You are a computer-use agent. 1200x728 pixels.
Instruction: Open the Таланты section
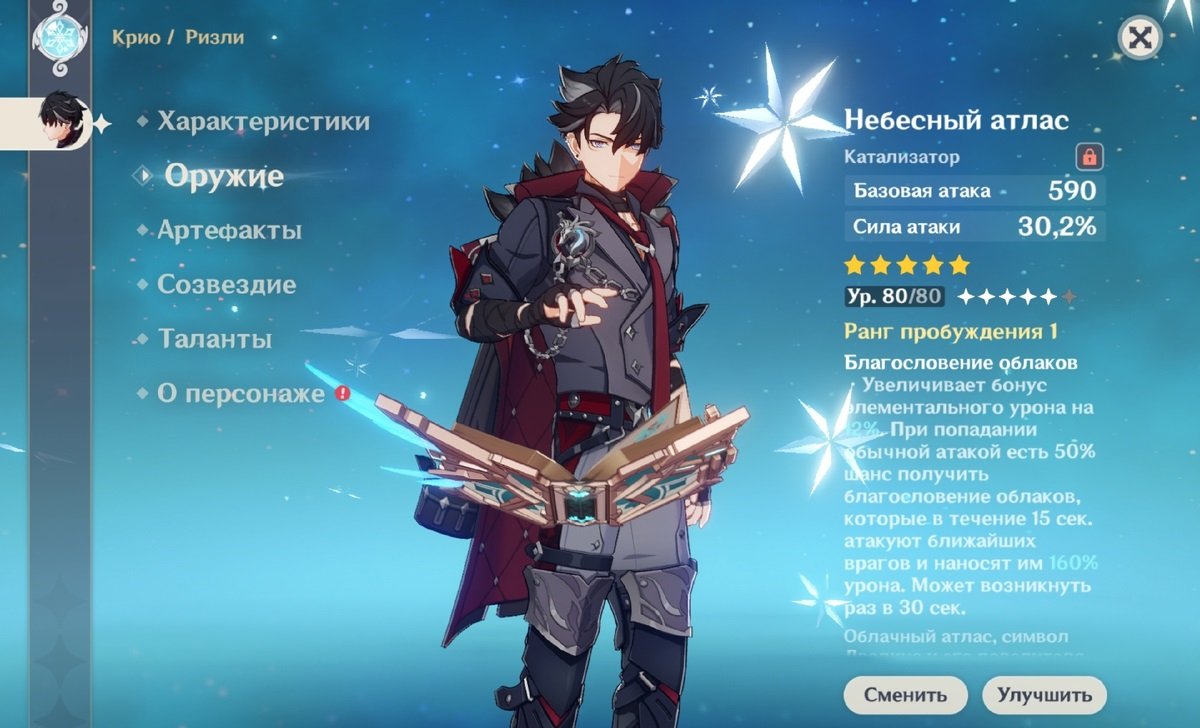click(x=215, y=339)
